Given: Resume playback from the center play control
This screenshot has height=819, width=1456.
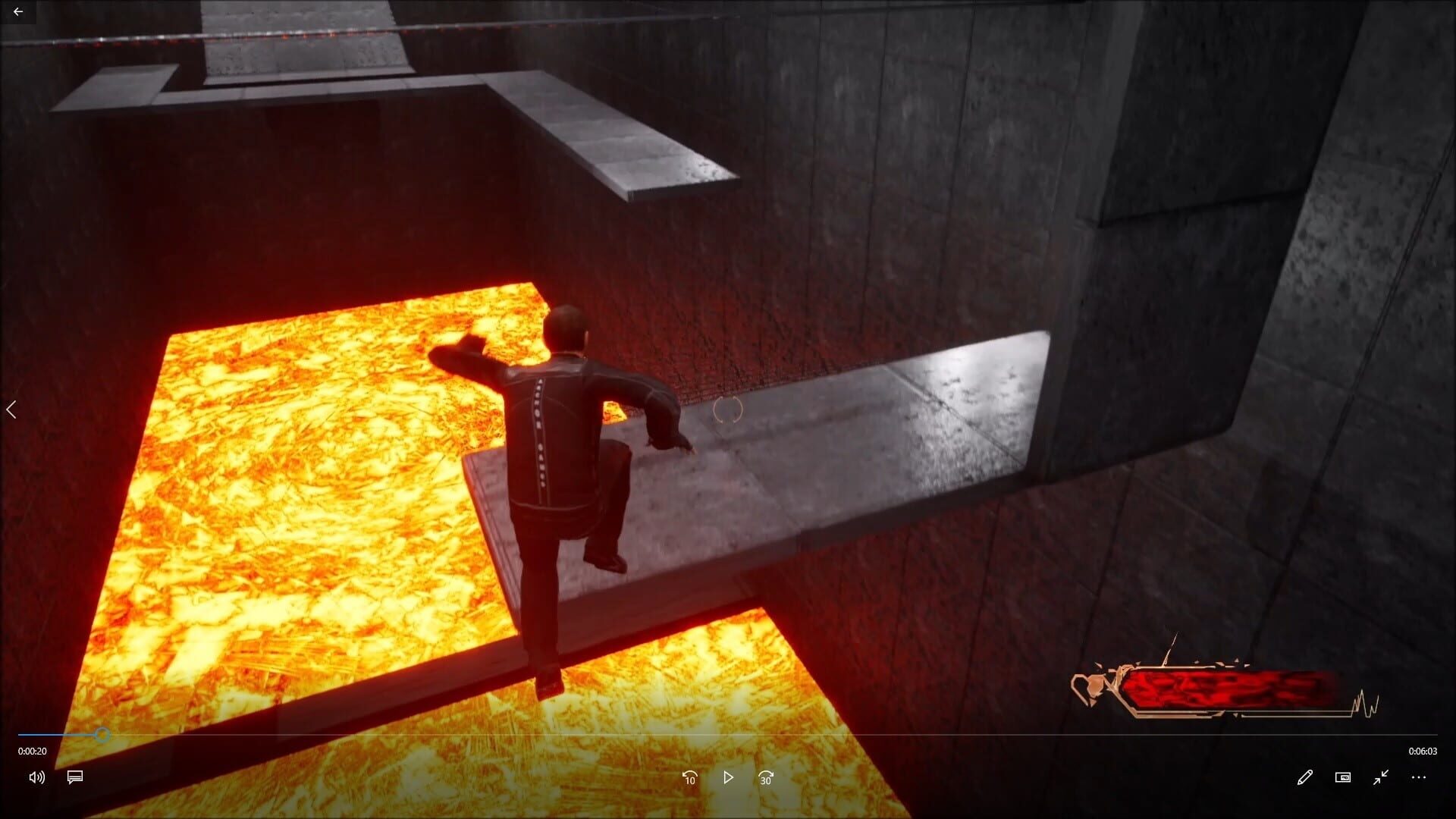Looking at the screenshot, I should pos(727,777).
